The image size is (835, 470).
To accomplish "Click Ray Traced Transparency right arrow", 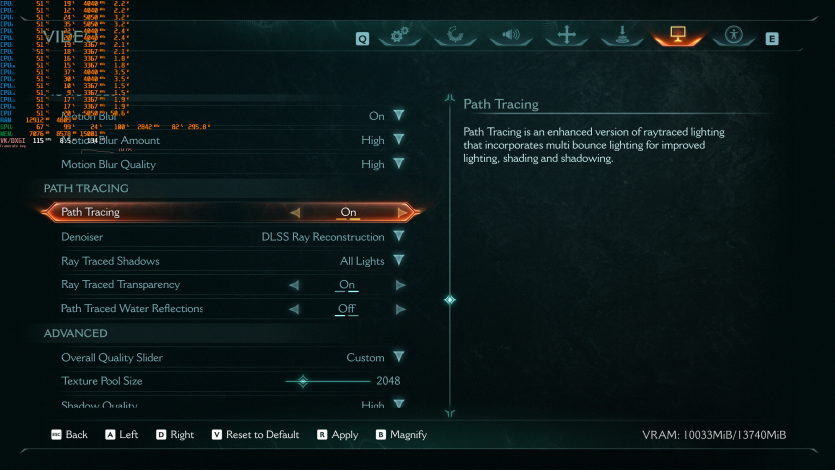I will pos(400,285).
